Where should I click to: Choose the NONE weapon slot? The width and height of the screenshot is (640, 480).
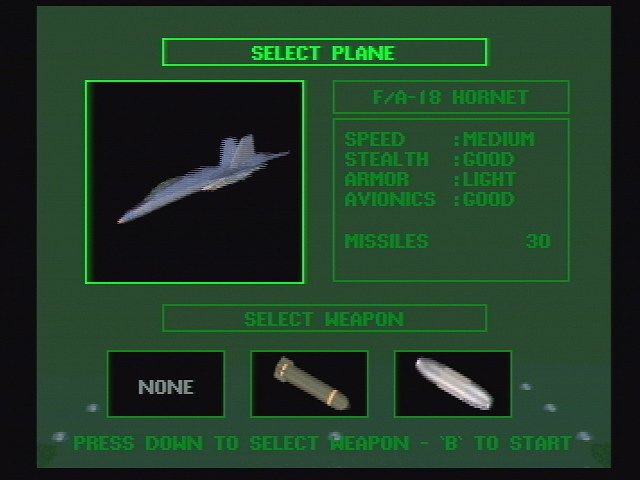click(x=166, y=384)
